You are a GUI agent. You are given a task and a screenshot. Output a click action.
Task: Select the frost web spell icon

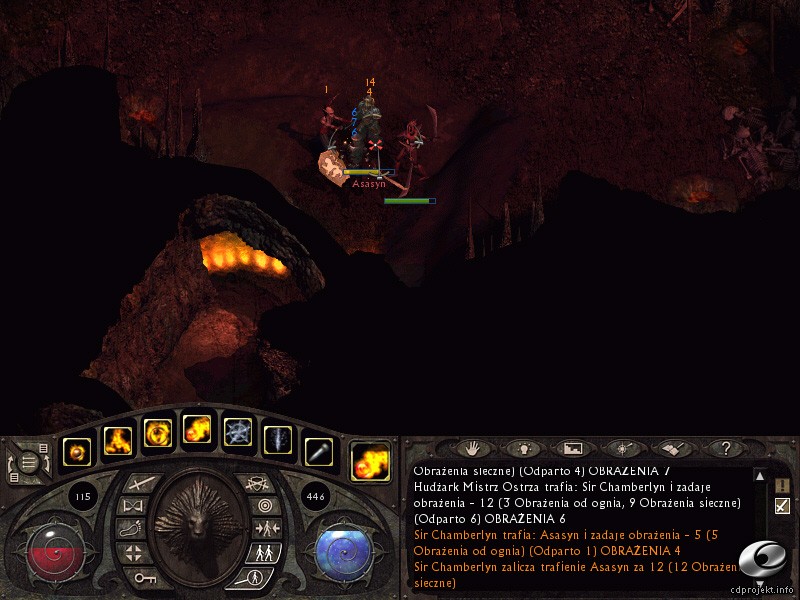238,433
